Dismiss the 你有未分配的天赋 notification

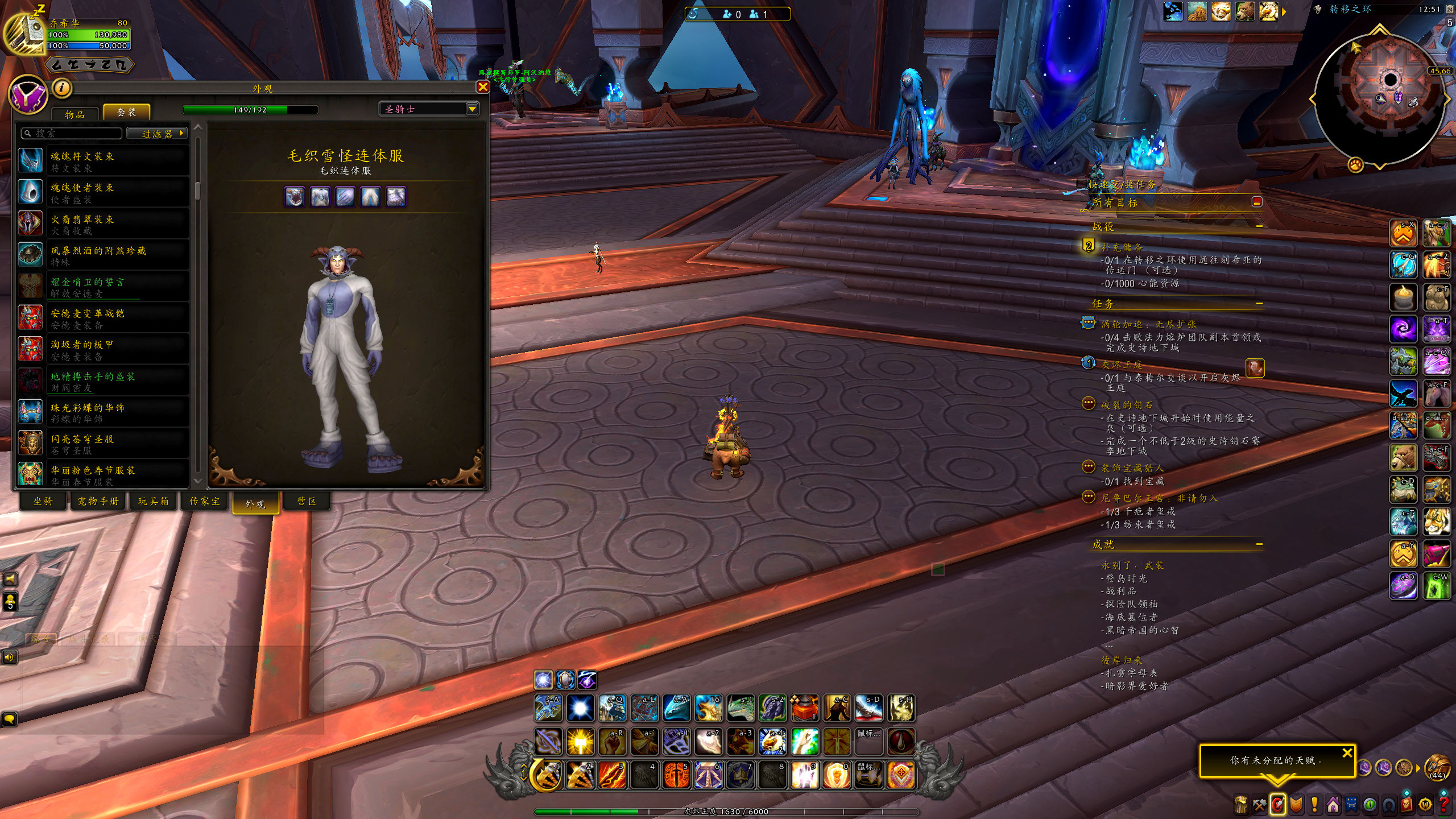point(1347,753)
